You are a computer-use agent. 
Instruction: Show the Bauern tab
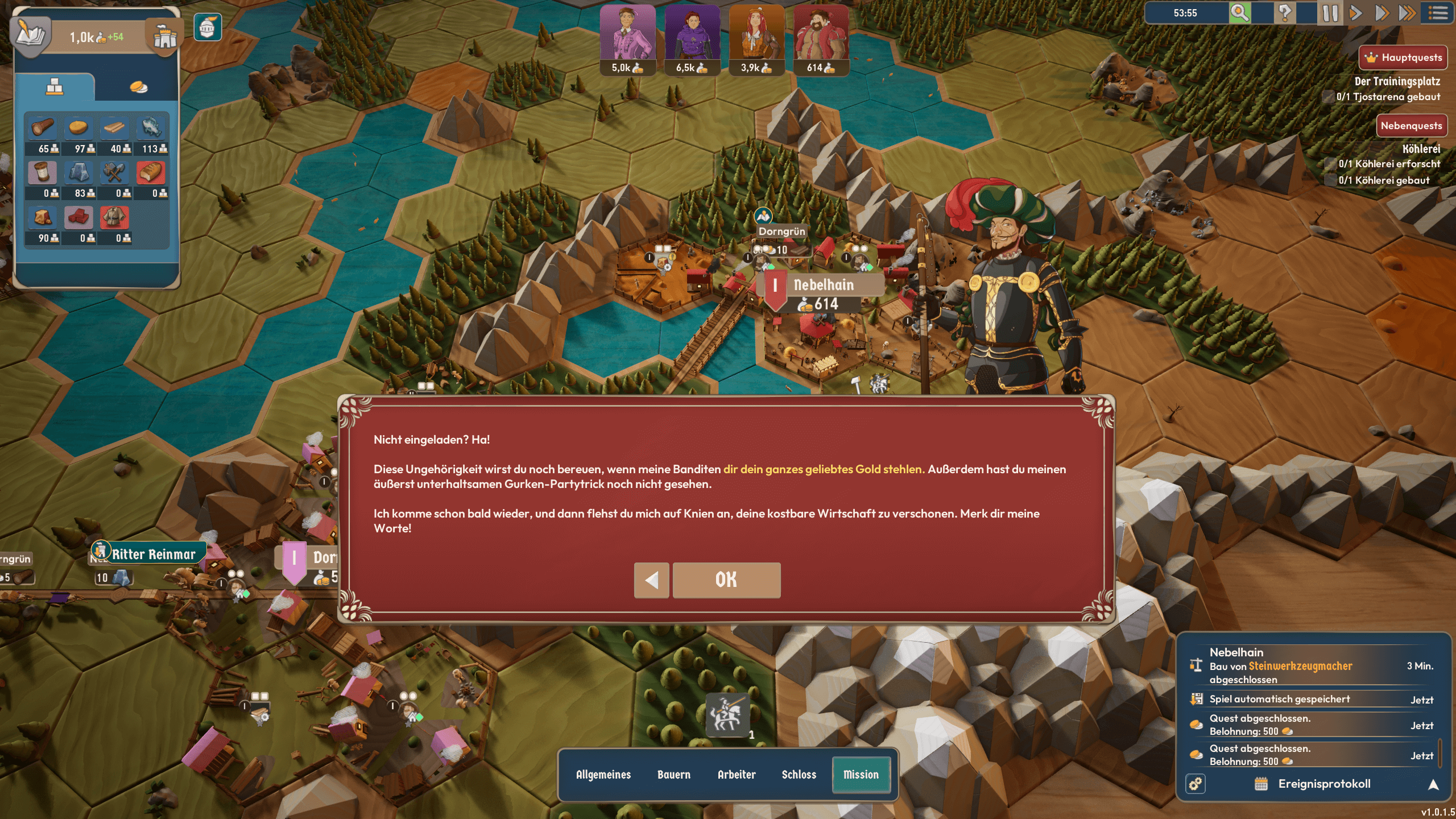click(x=673, y=775)
